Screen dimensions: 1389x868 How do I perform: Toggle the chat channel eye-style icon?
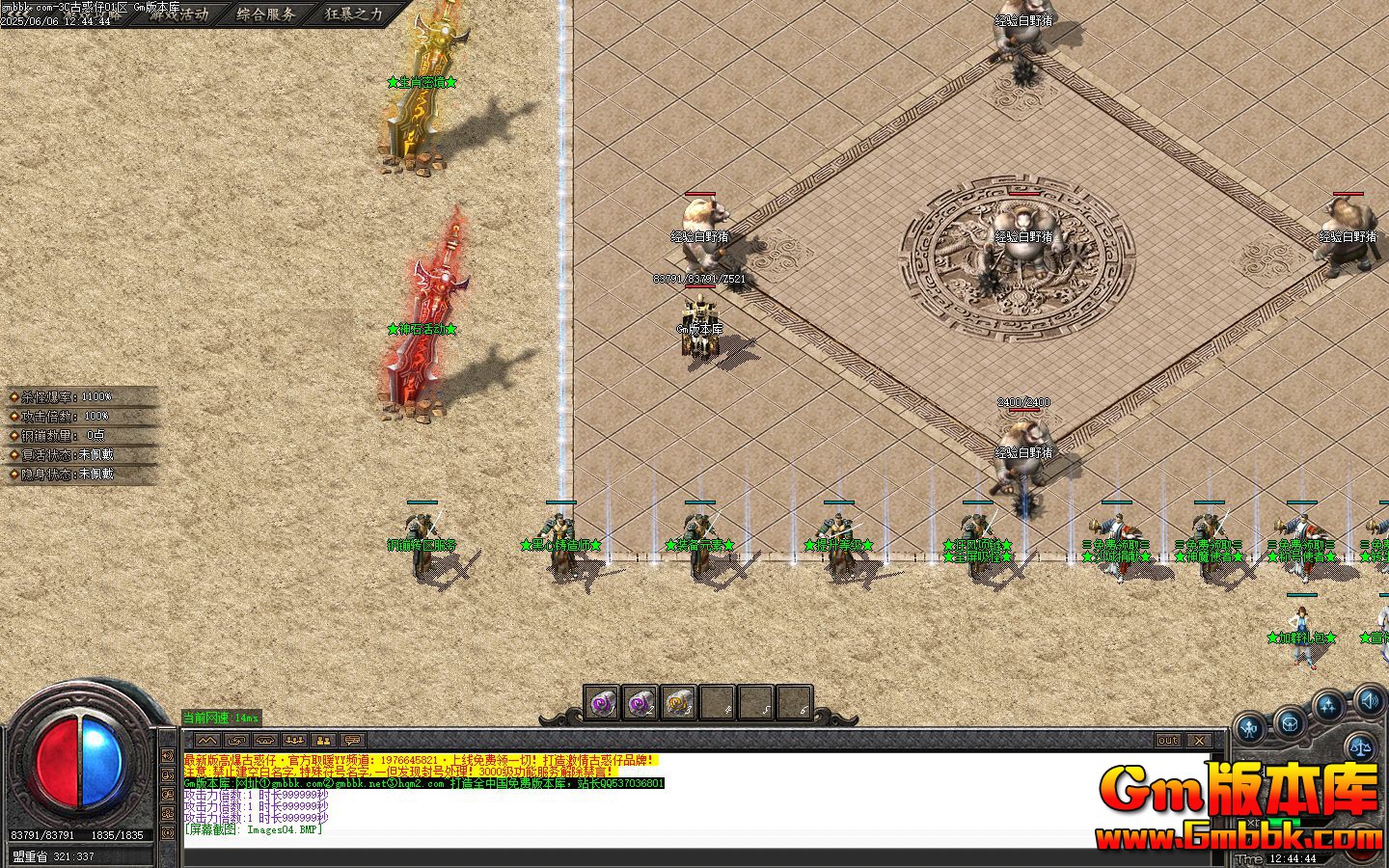pyautogui.click(x=263, y=739)
